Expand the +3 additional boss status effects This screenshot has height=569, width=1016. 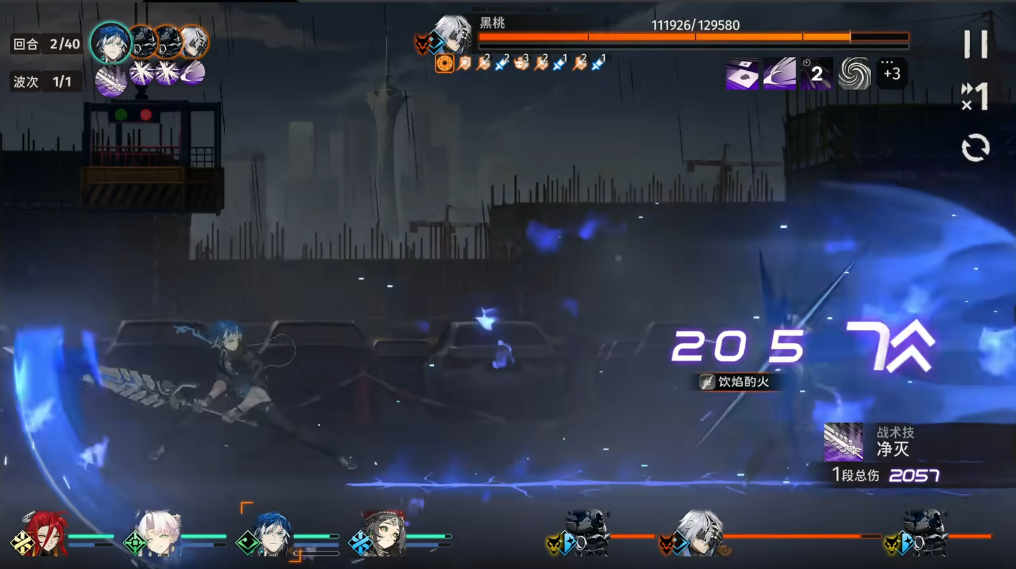(892, 73)
